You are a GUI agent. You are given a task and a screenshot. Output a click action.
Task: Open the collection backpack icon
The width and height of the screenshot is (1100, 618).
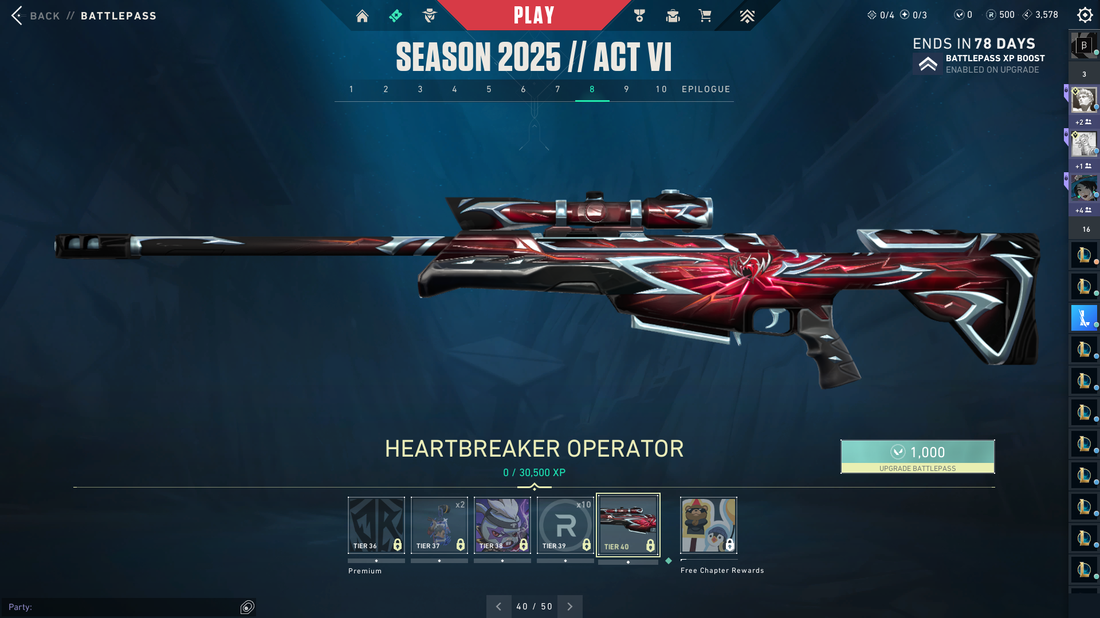click(673, 16)
